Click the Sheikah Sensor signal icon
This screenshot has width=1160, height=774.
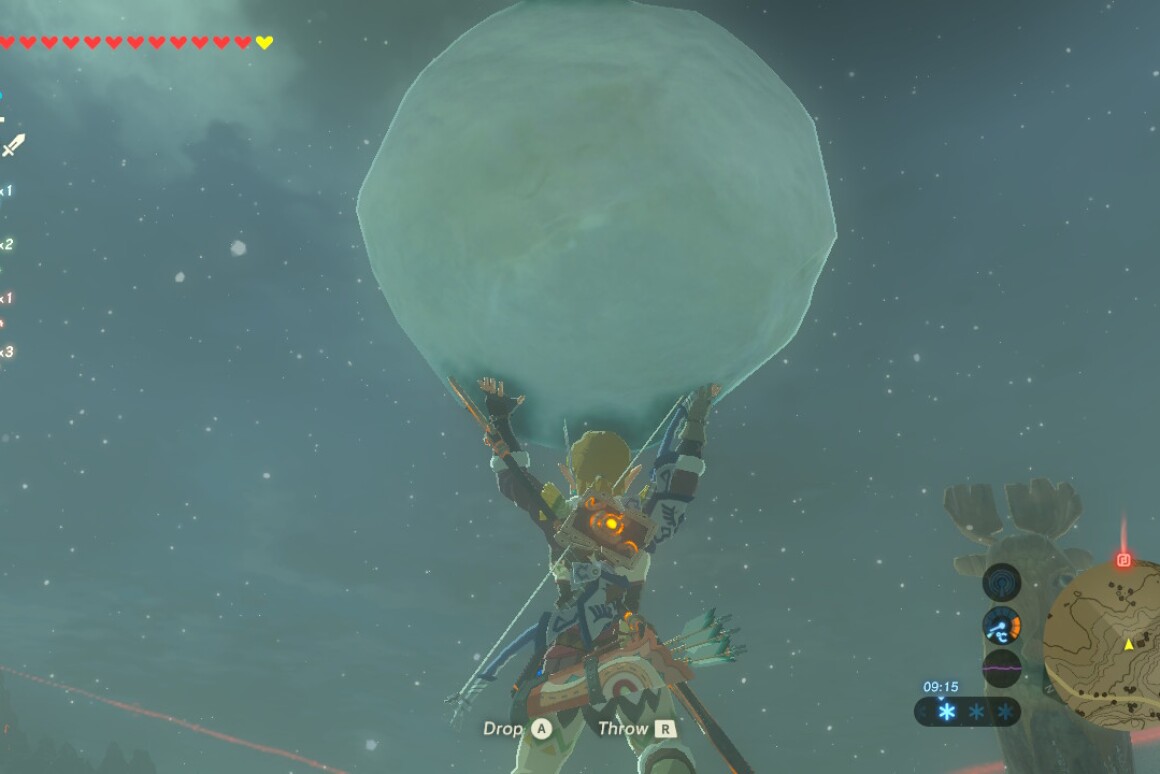[x=1001, y=582]
